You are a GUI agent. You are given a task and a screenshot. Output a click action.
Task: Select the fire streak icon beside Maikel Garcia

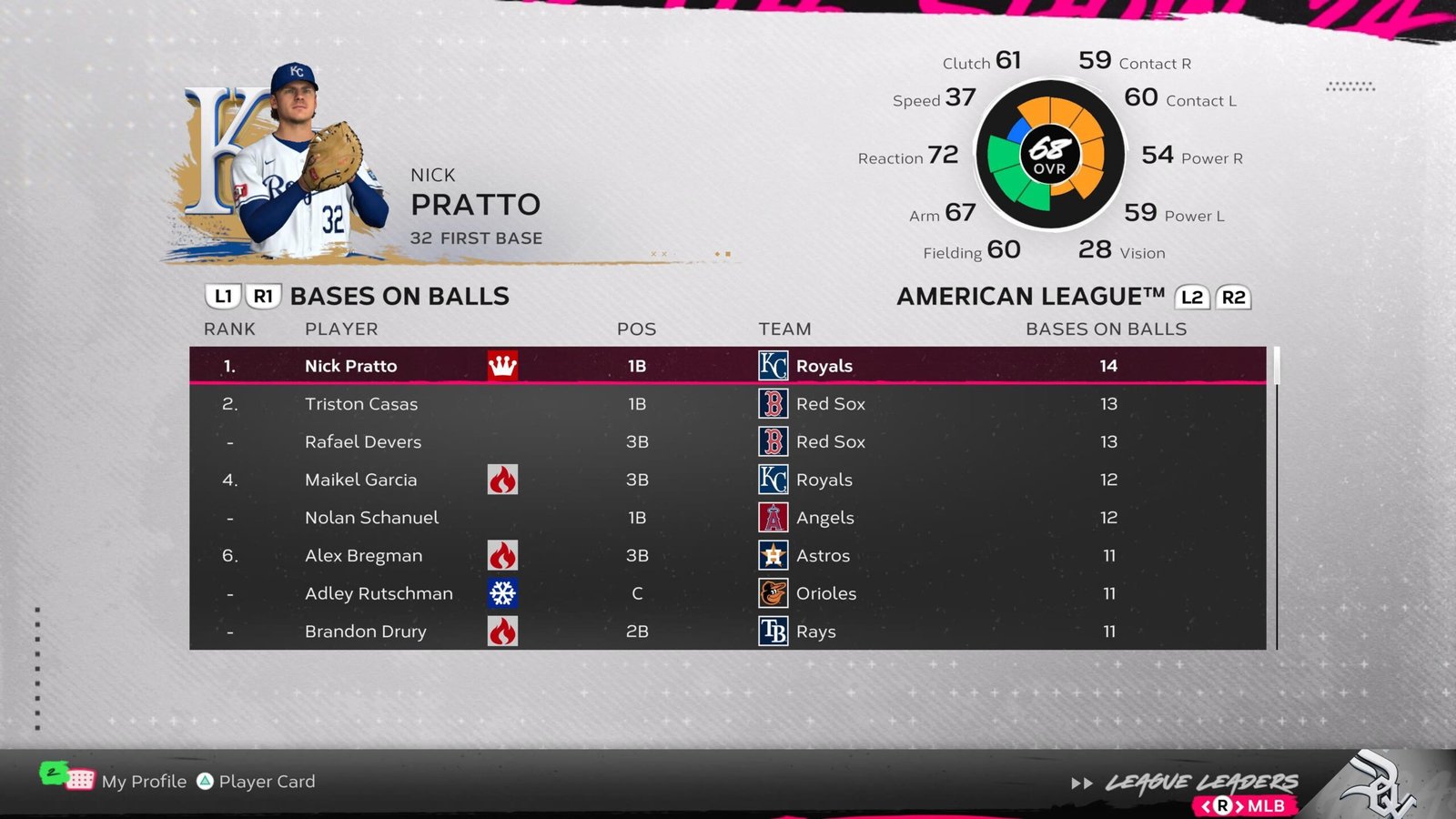pyautogui.click(x=501, y=480)
